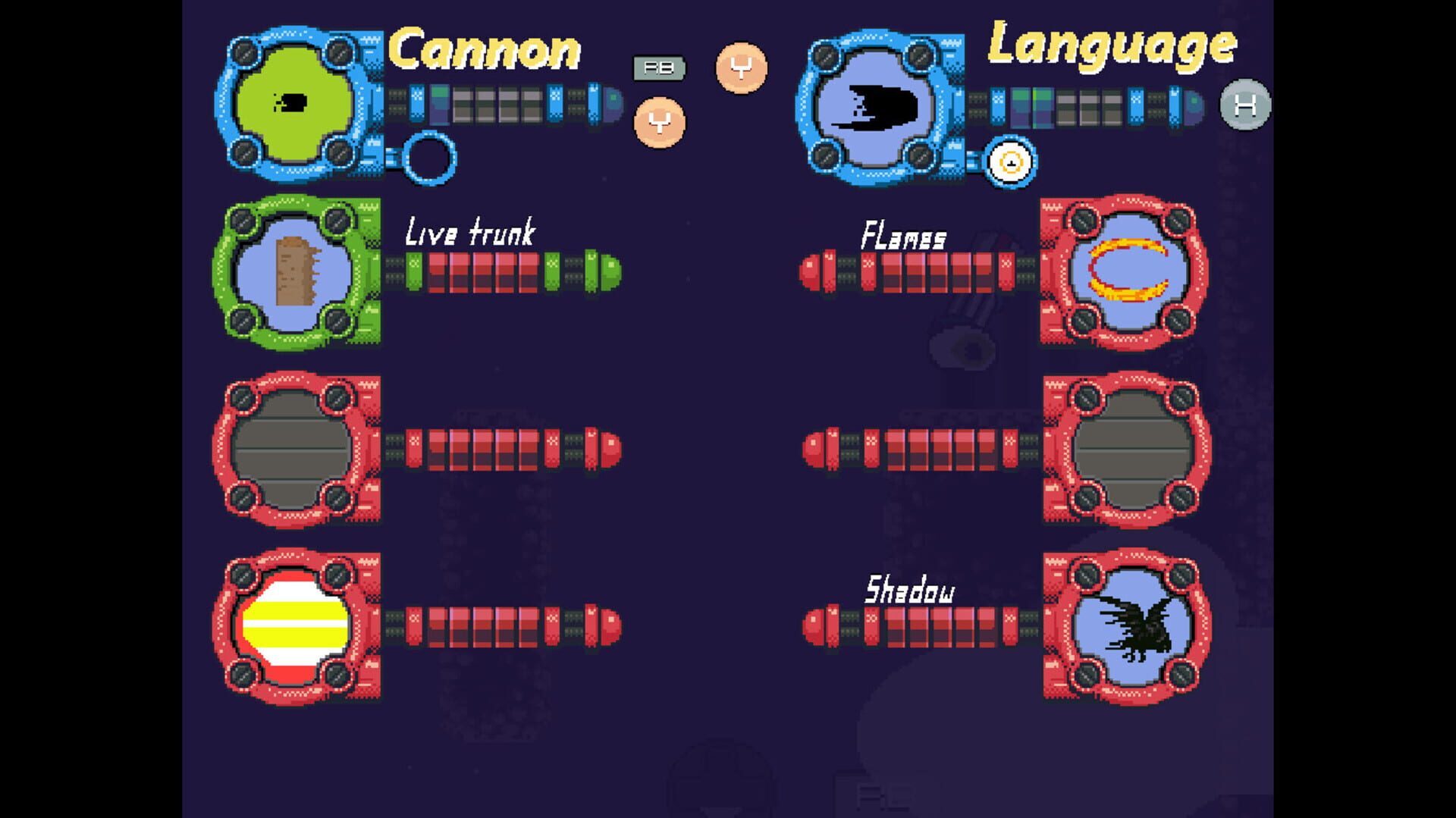The height and width of the screenshot is (818, 1456).
Task: Click the Live trunk label text
Action: [x=472, y=231]
